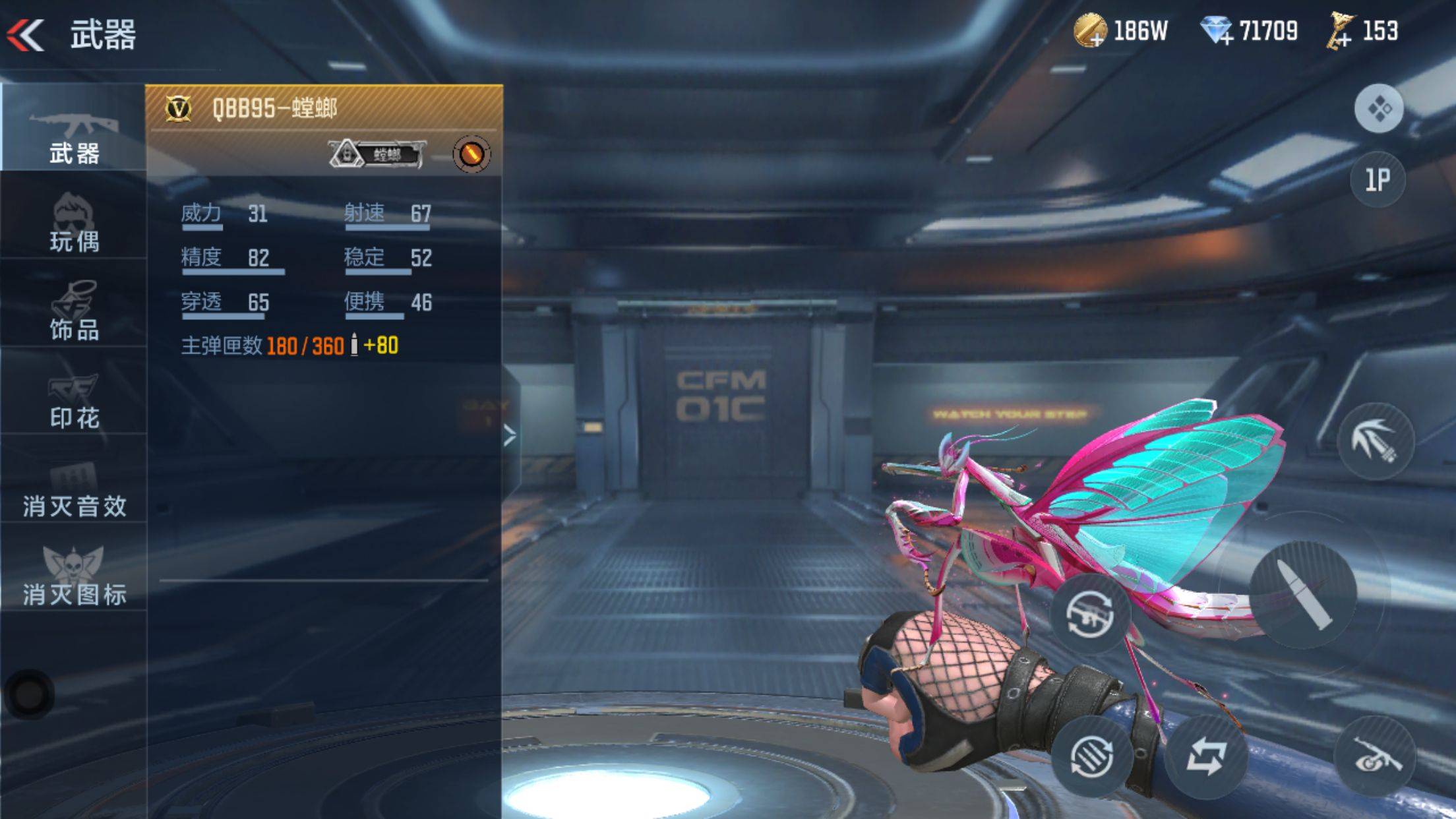Tap the square loop arrows button
The image size is (1456, 819).
tap(1205, 756)
